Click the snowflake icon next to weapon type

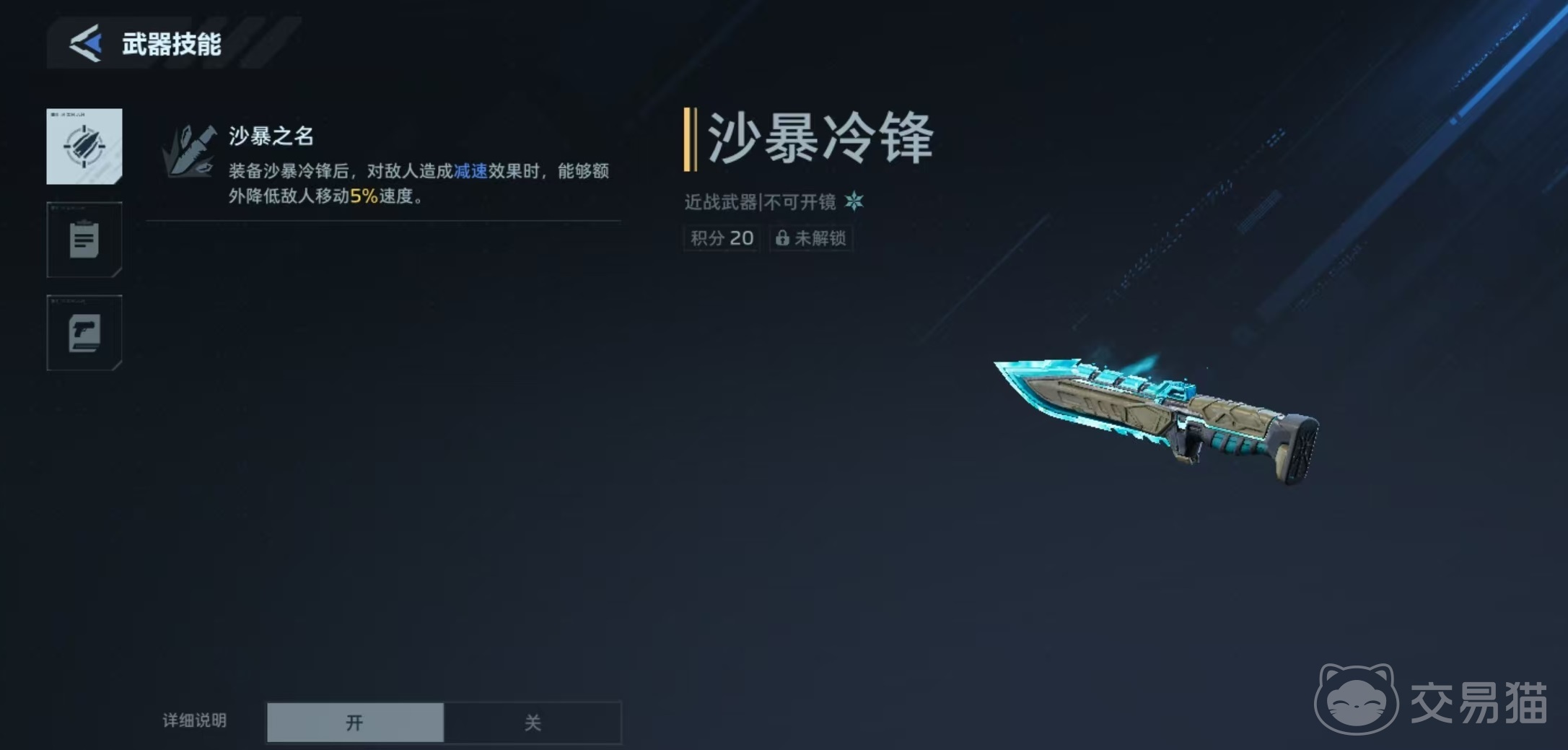pos(854,201)
